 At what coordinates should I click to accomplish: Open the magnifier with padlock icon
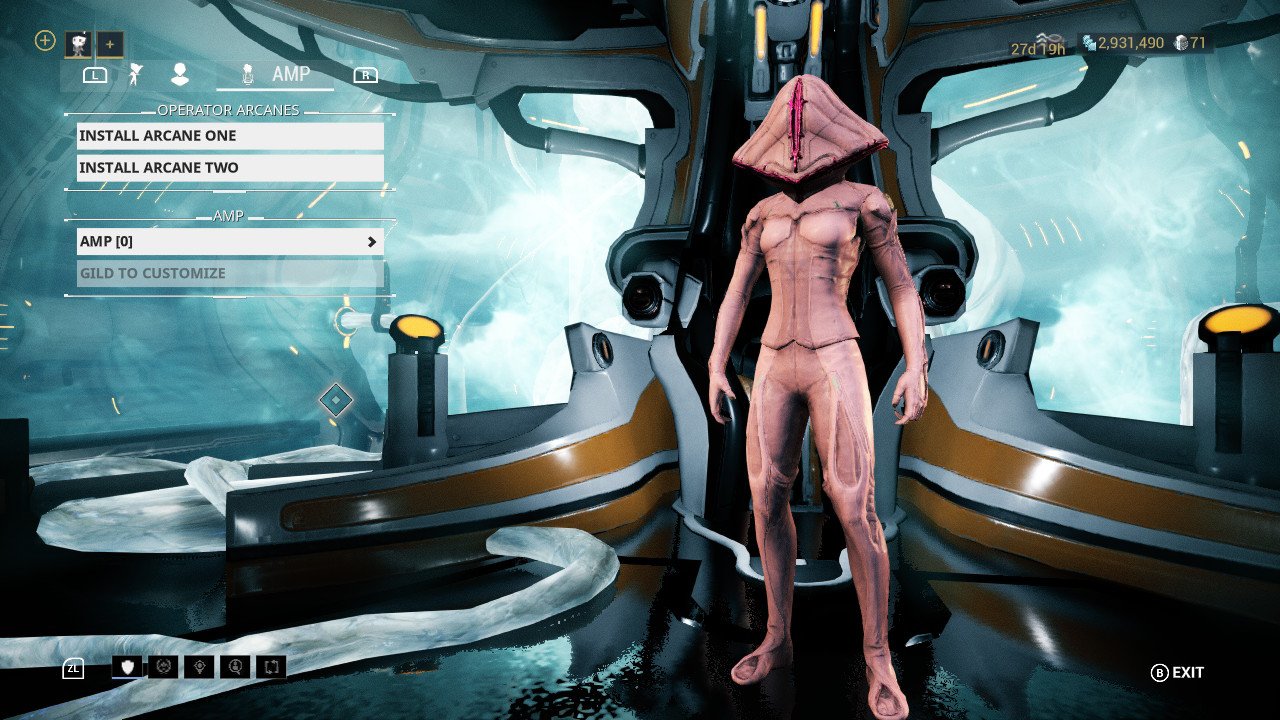235,667
